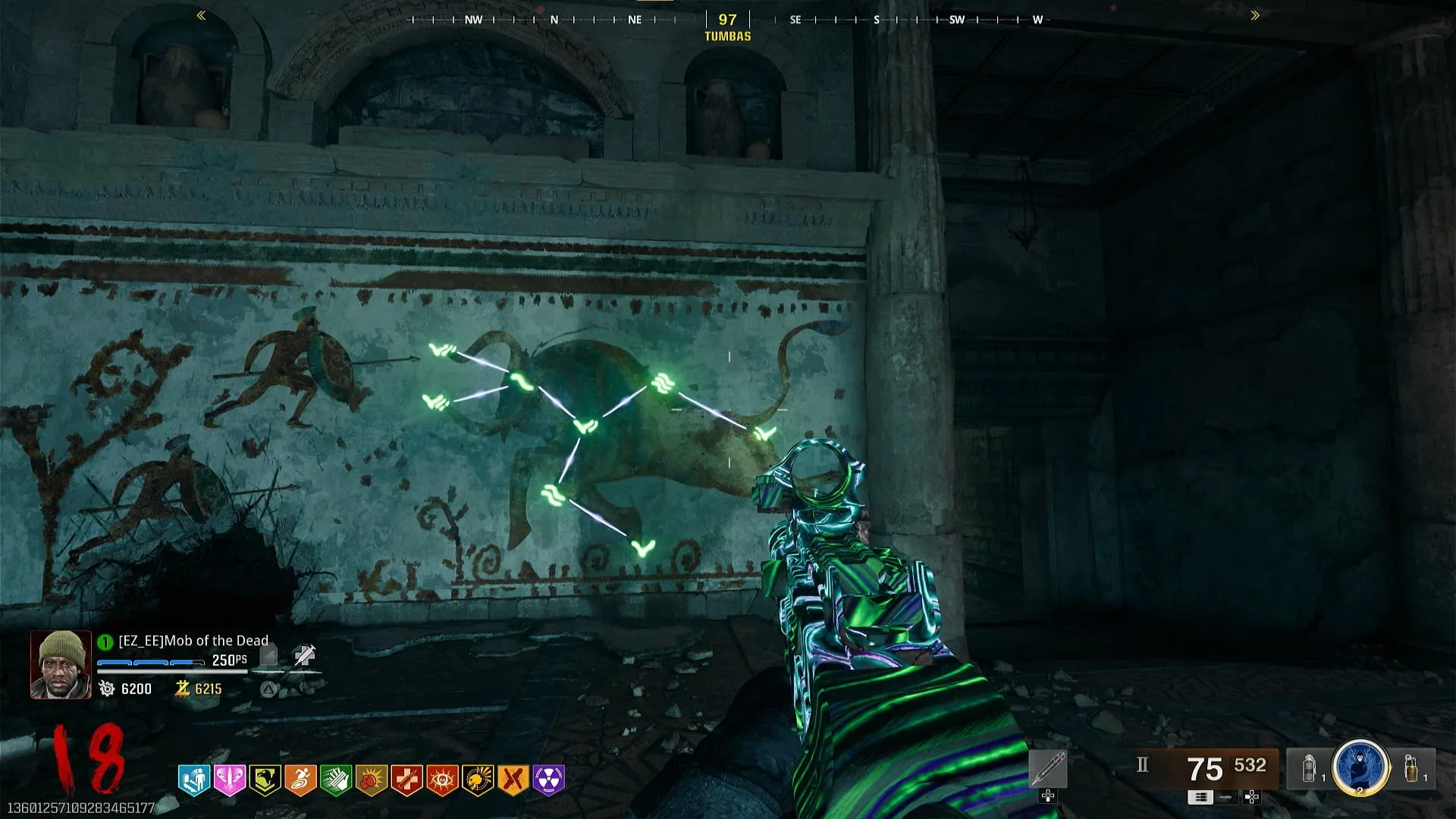Select the gravestone icon beside the health
Image resolution: width=1456 pixels, height=819 pixels.
(x=268, y=655)
